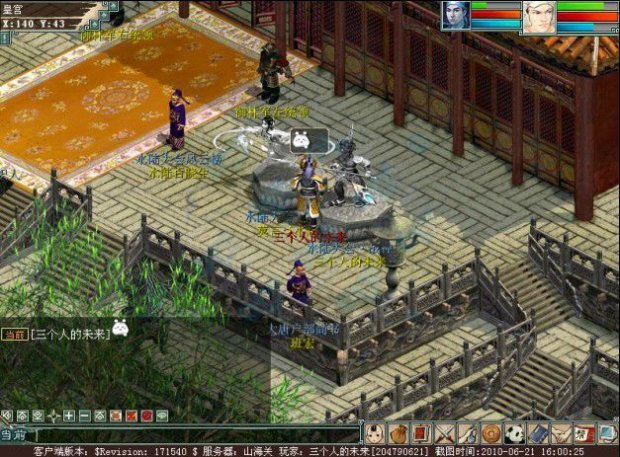Select the blue-haired companion portrait
Viewport: 620px width, 457px height.
pyautogui.click(x=455, y=16)
